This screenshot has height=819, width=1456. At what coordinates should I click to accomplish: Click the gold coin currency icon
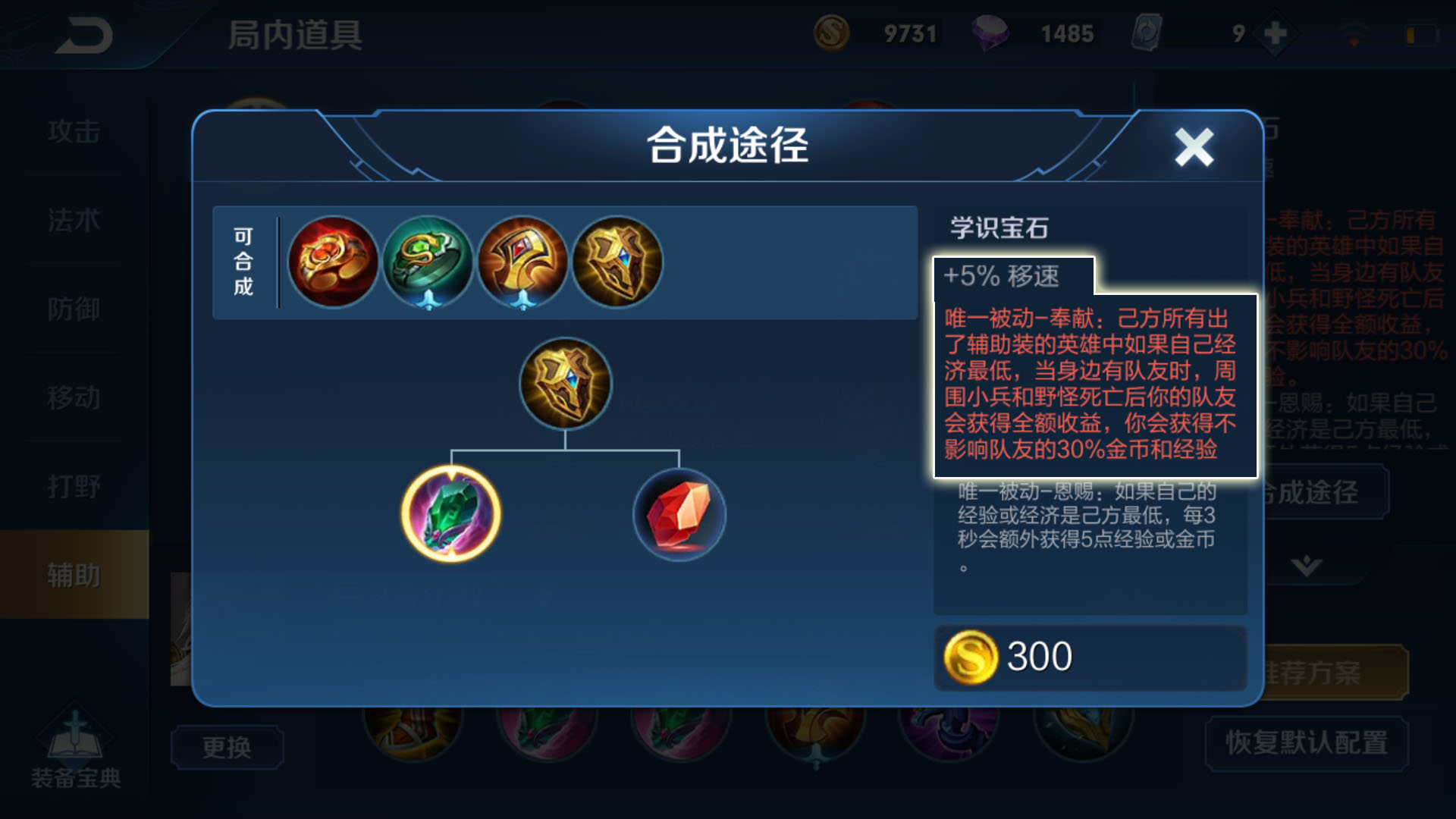(x=831, y=33)
